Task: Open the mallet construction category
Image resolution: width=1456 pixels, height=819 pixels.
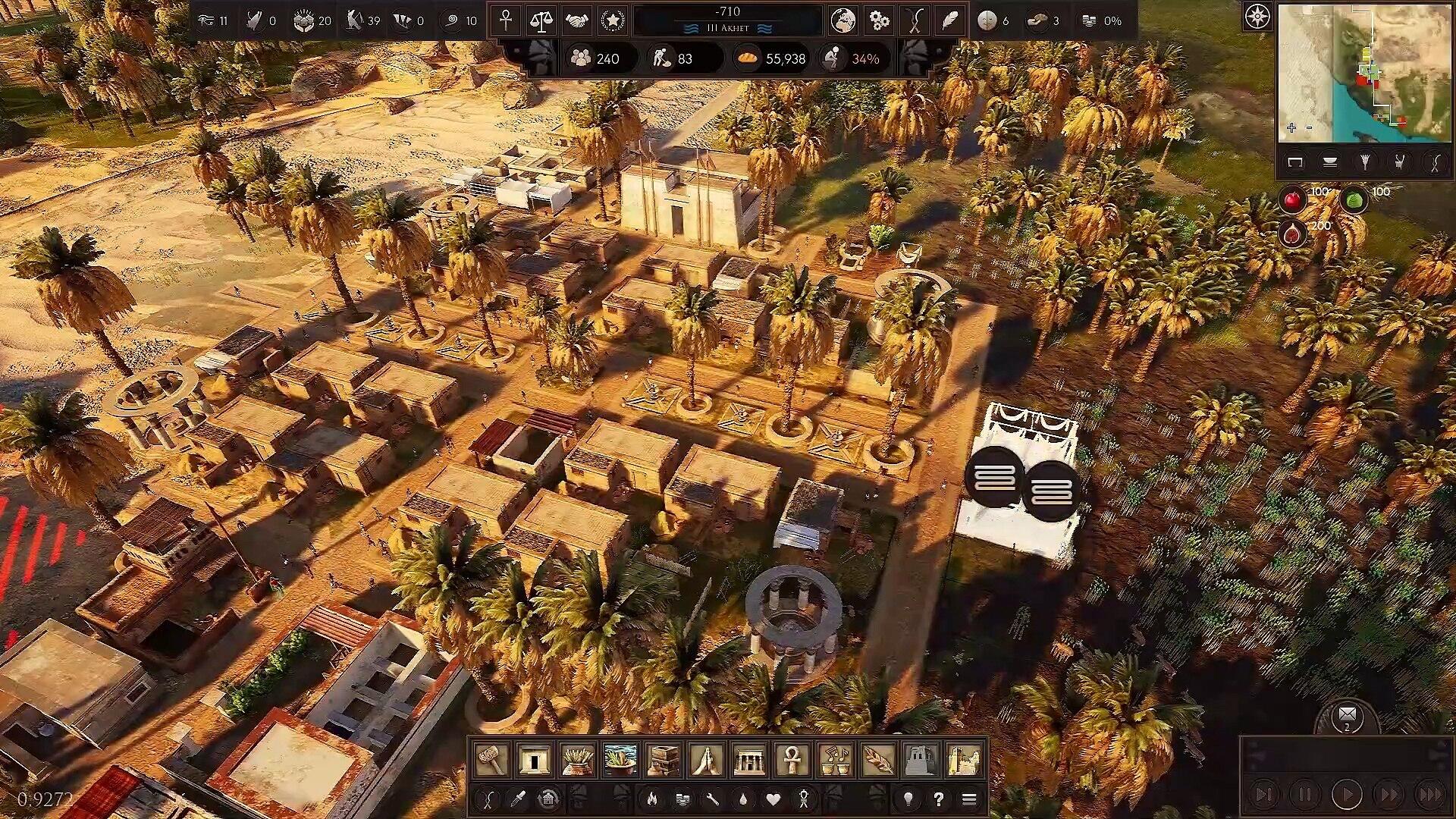Action: pyautogui.click(x=491, y=759)
